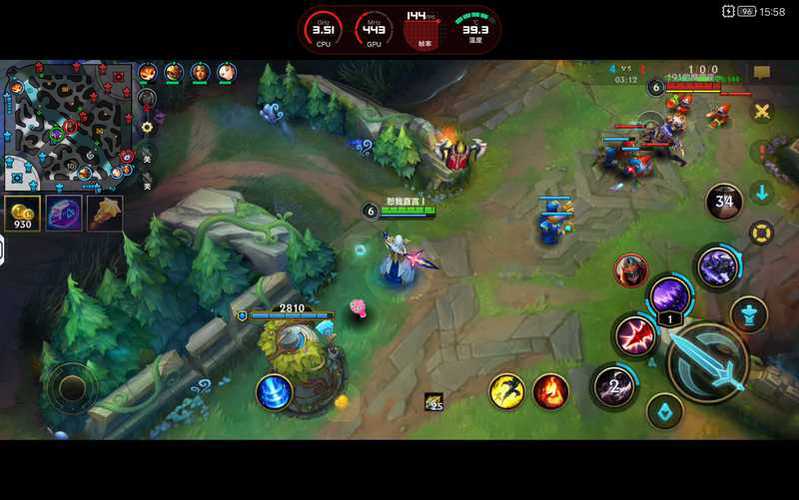The image size is (799, 500).
Task: Activate the yellow Flash summoner spell
Action: pos(507,391)
